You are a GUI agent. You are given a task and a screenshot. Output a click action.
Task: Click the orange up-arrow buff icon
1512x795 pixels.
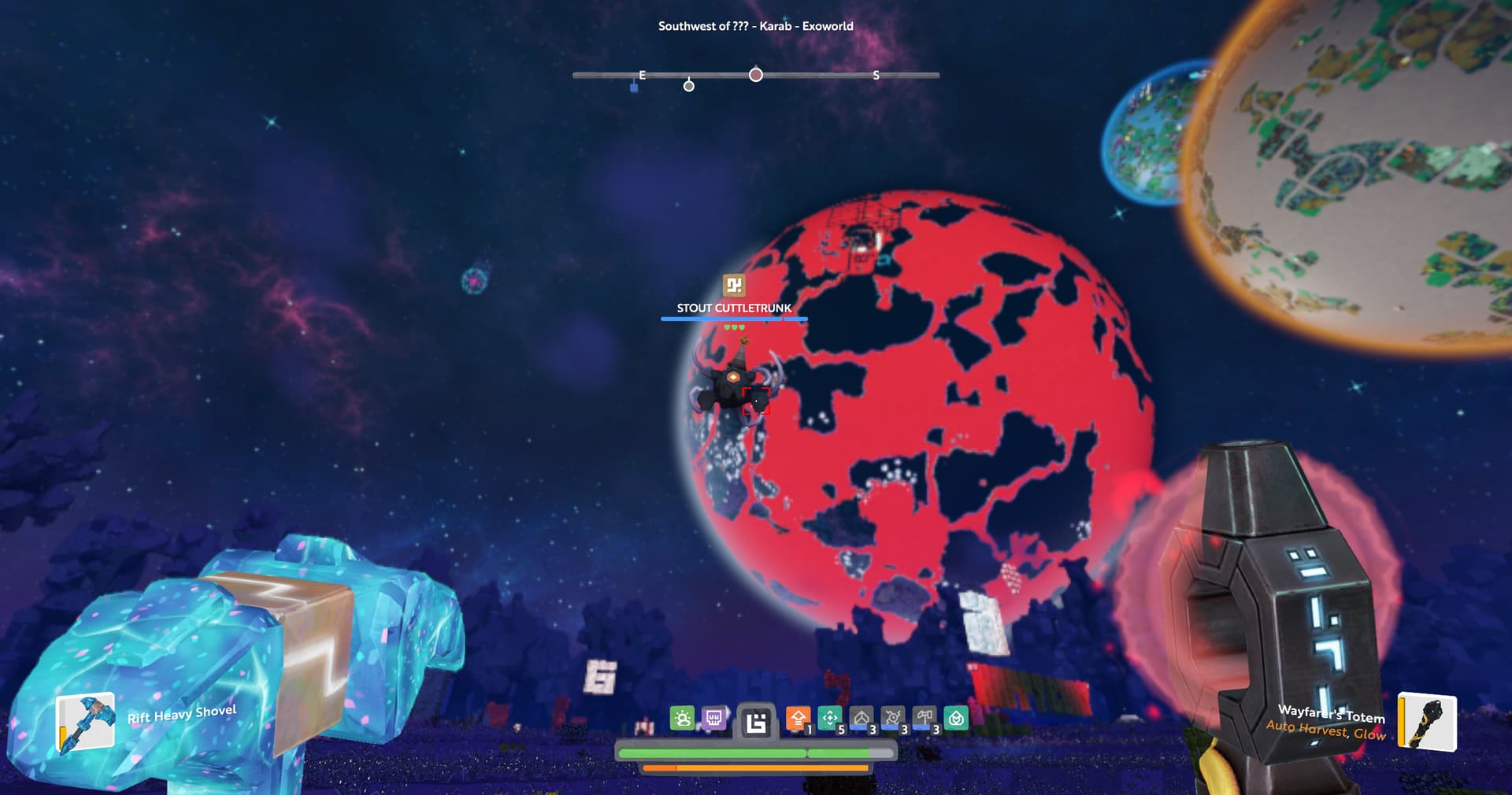pos(798,719)
